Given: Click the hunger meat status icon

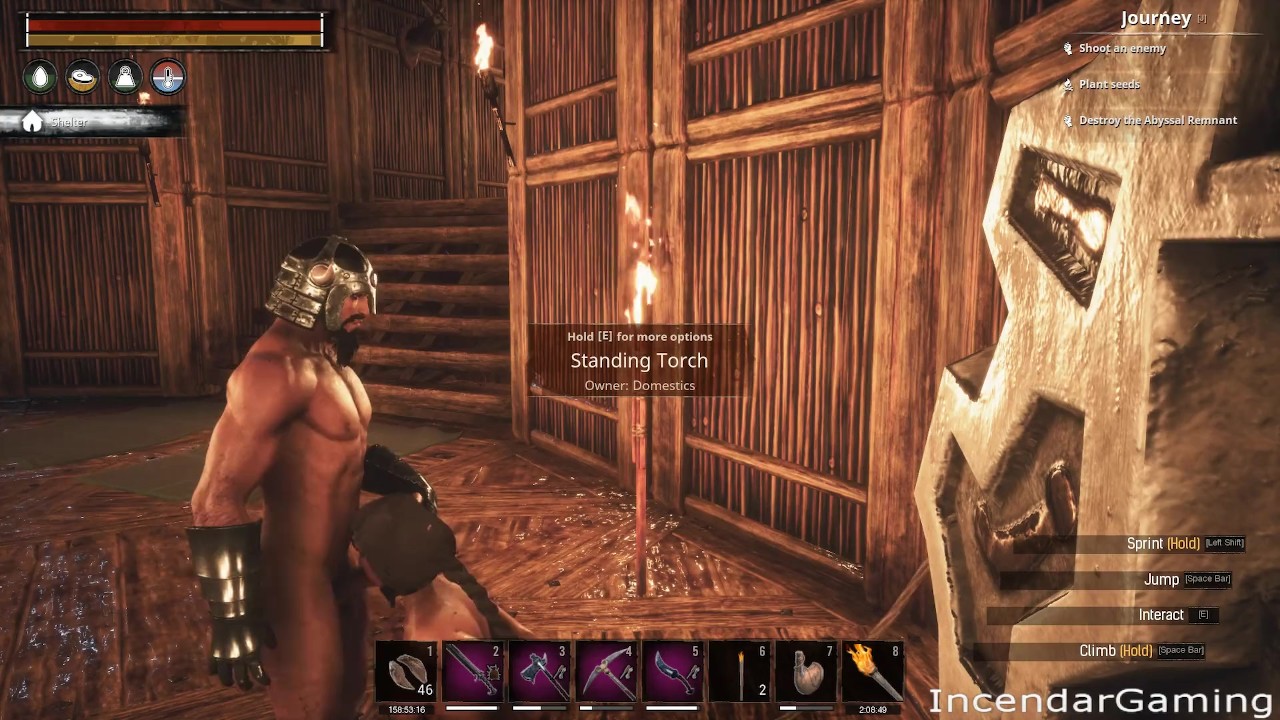Looking at the screenshot, I should click(83, 78).
